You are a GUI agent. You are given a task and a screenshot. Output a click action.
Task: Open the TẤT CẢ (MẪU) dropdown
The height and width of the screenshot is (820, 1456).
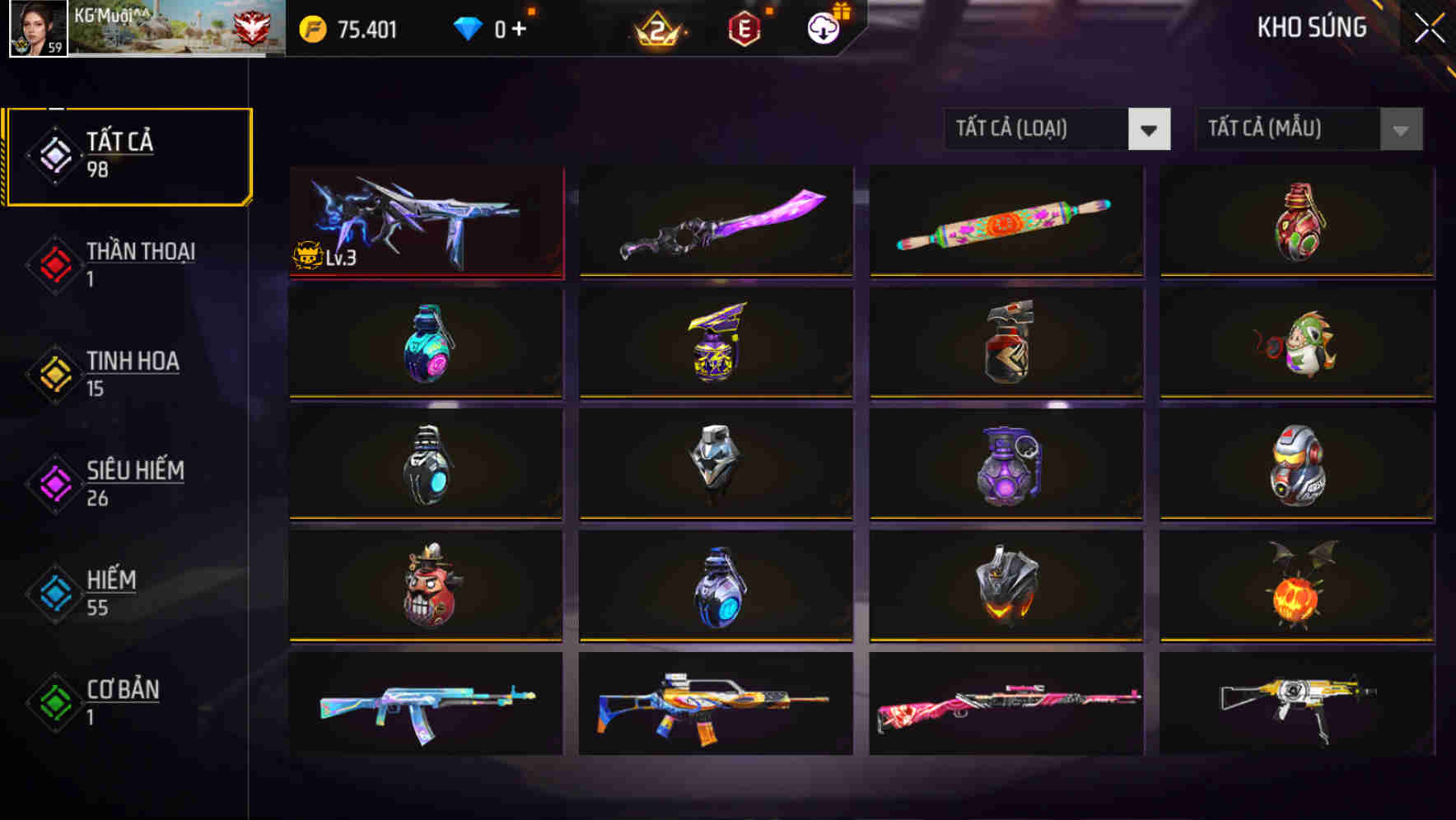(1285, 128)
